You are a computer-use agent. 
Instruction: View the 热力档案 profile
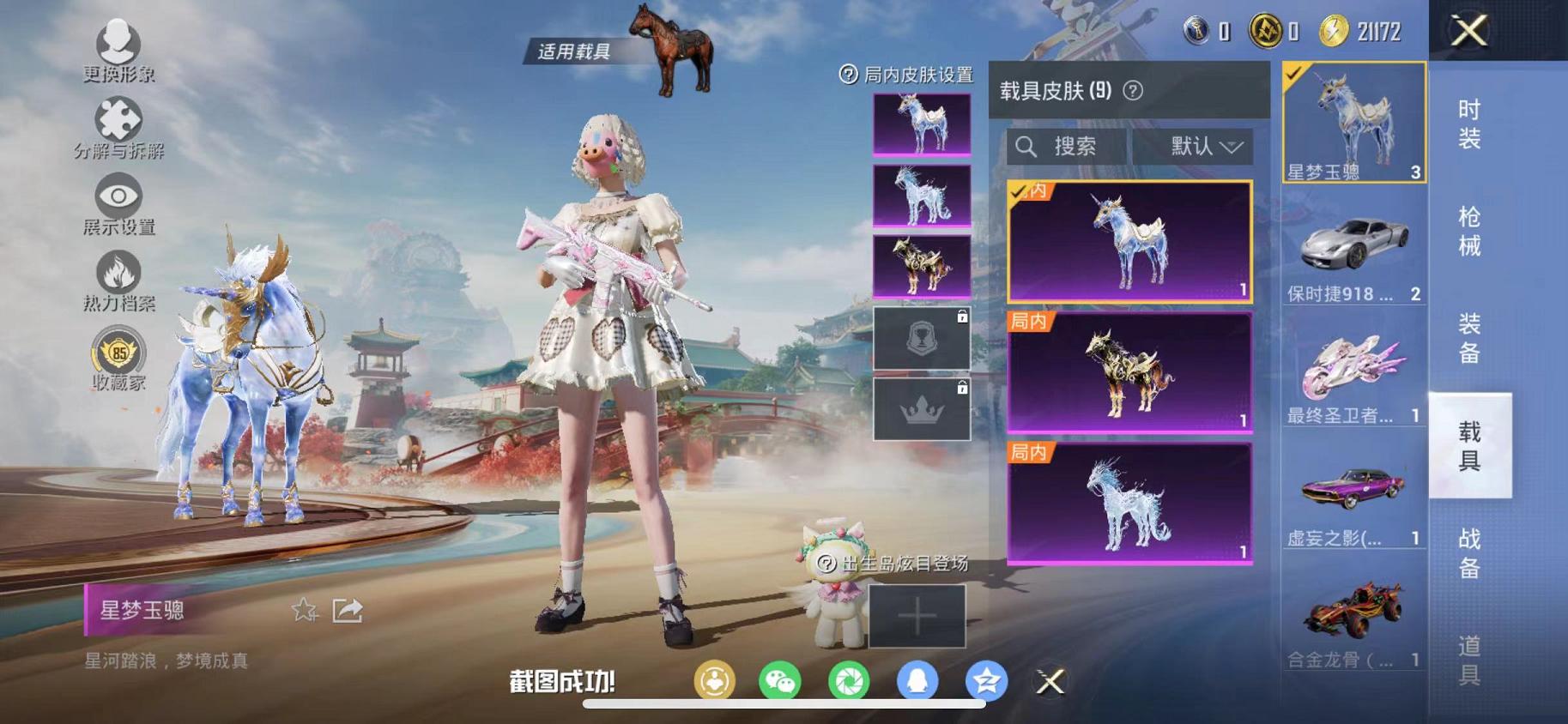(120, 275)
